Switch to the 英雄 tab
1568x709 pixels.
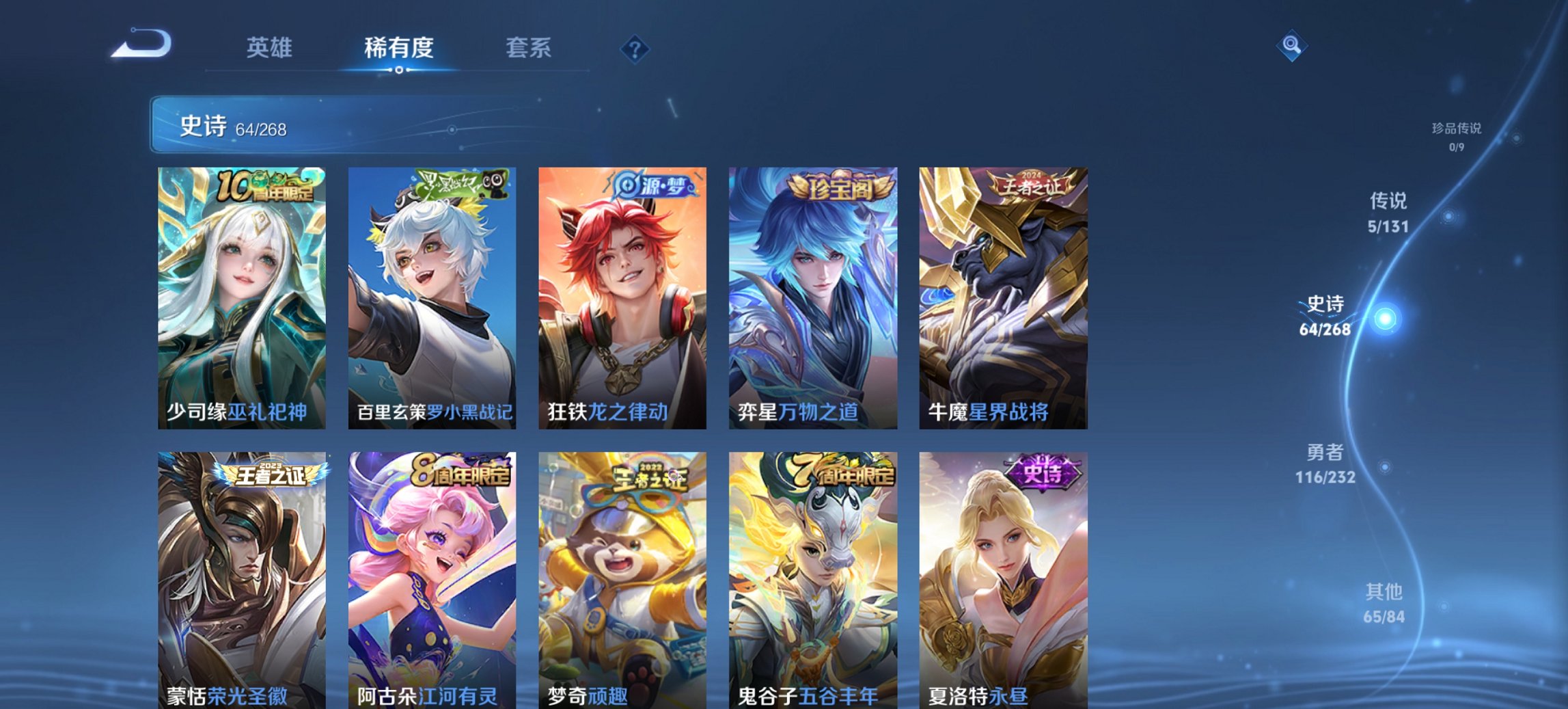271,48
